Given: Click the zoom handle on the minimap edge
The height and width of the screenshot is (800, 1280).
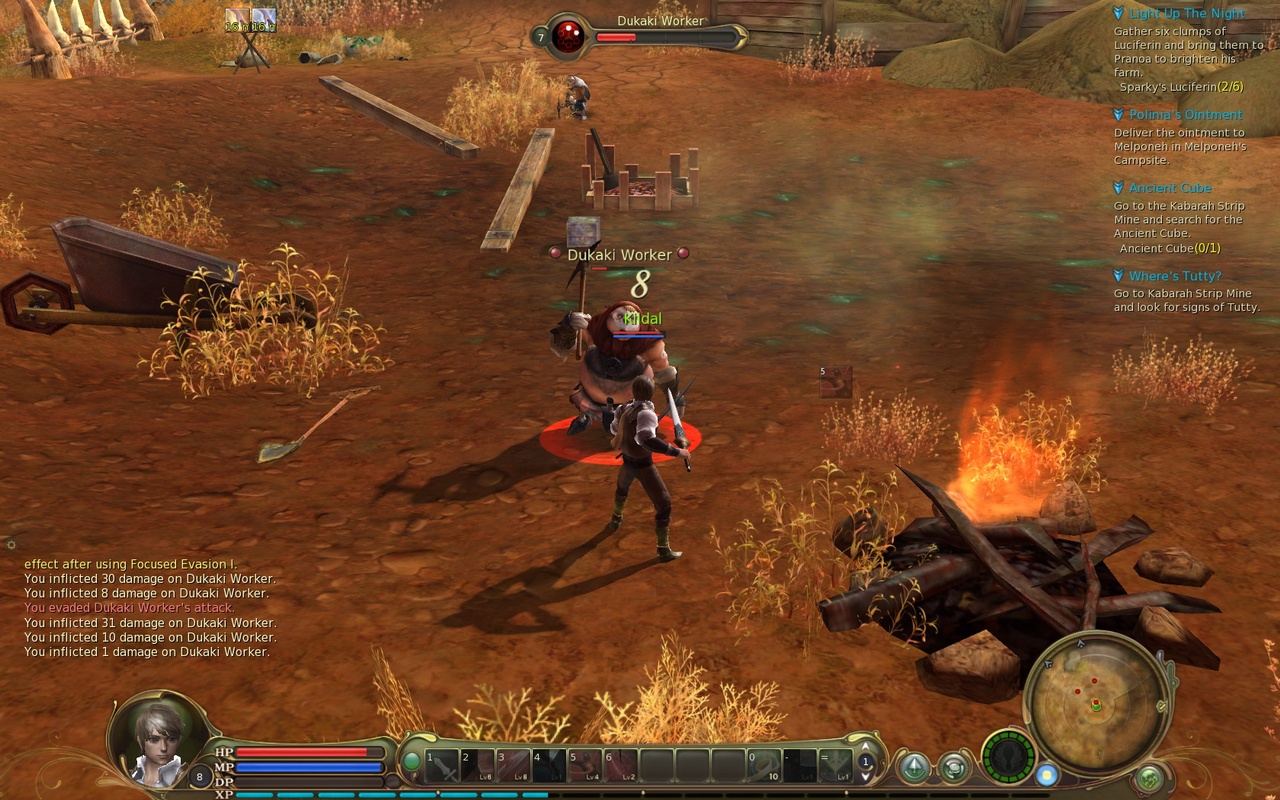Looking at the screenshot, I should tap(1162, 706).
